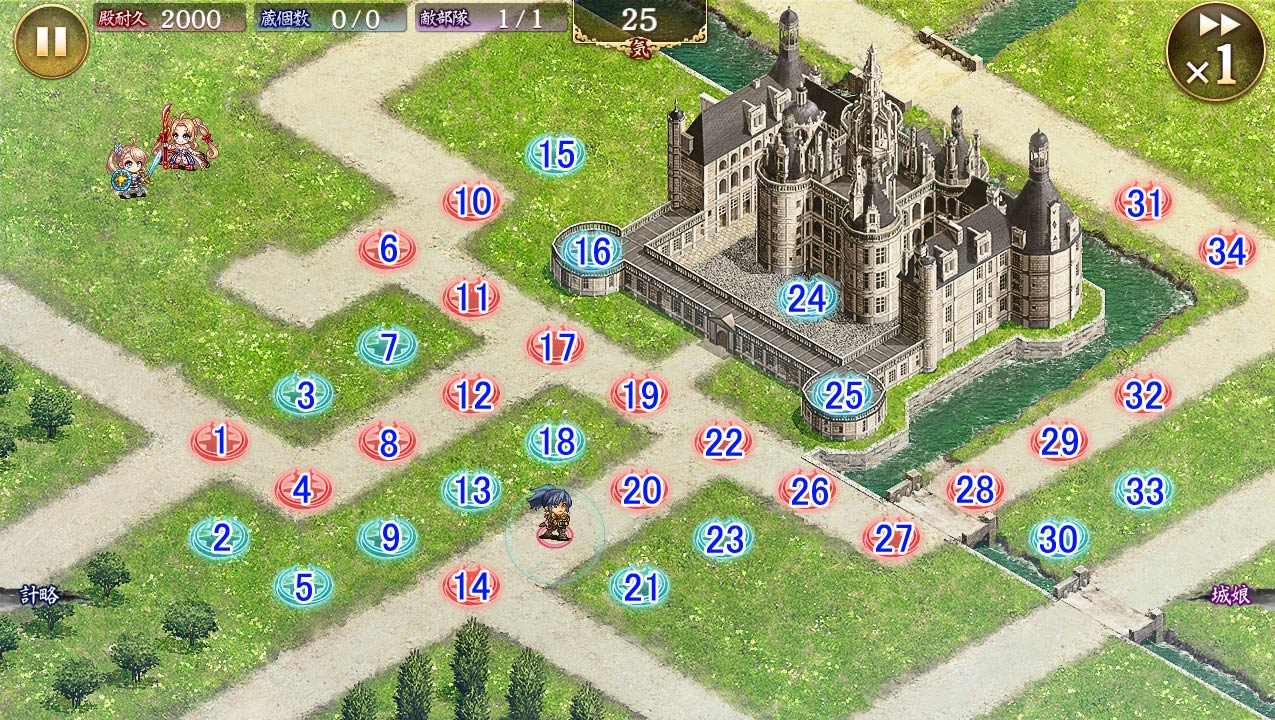Choose blue deployment tile 15

tap(556, 155)
